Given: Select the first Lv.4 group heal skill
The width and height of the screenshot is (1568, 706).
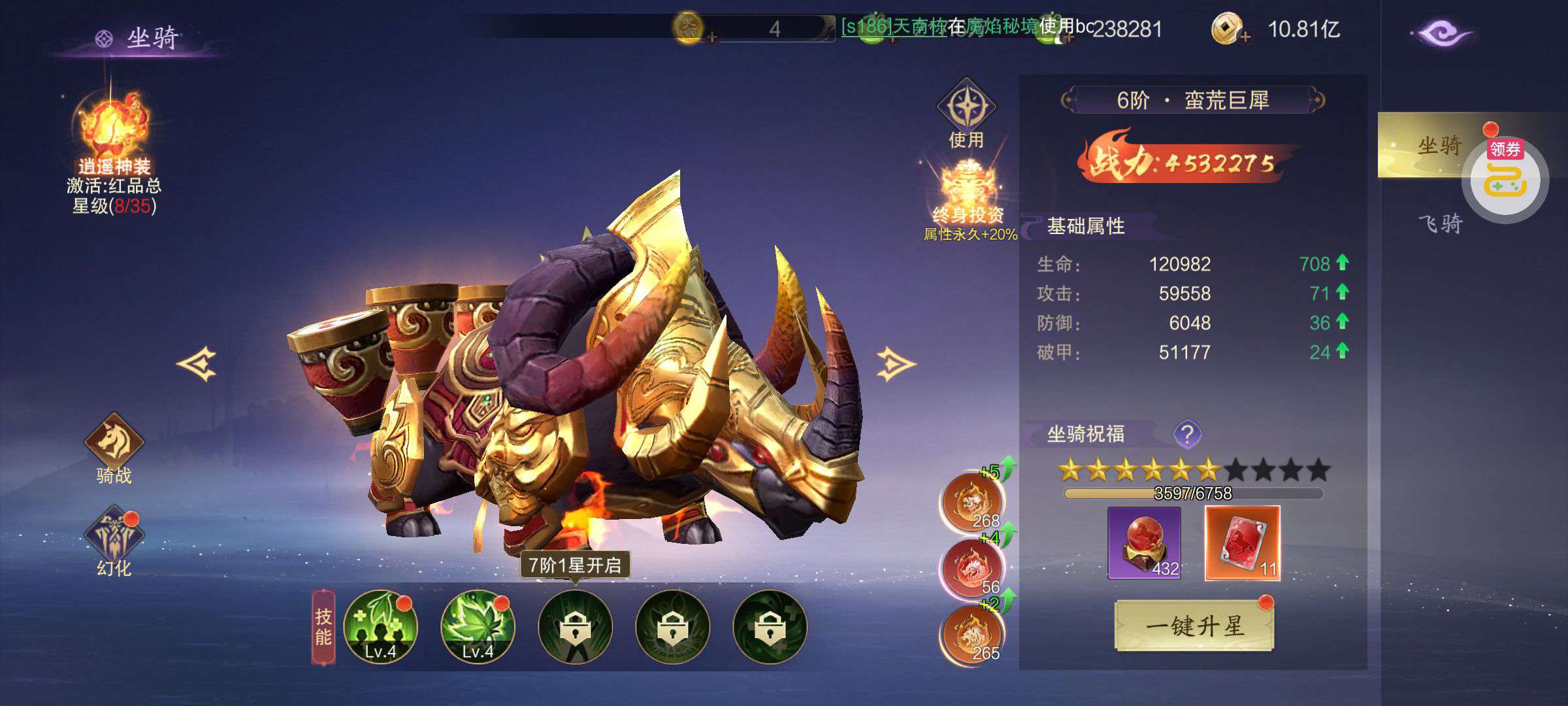Looking at the screenshot, I should point(380,626).
